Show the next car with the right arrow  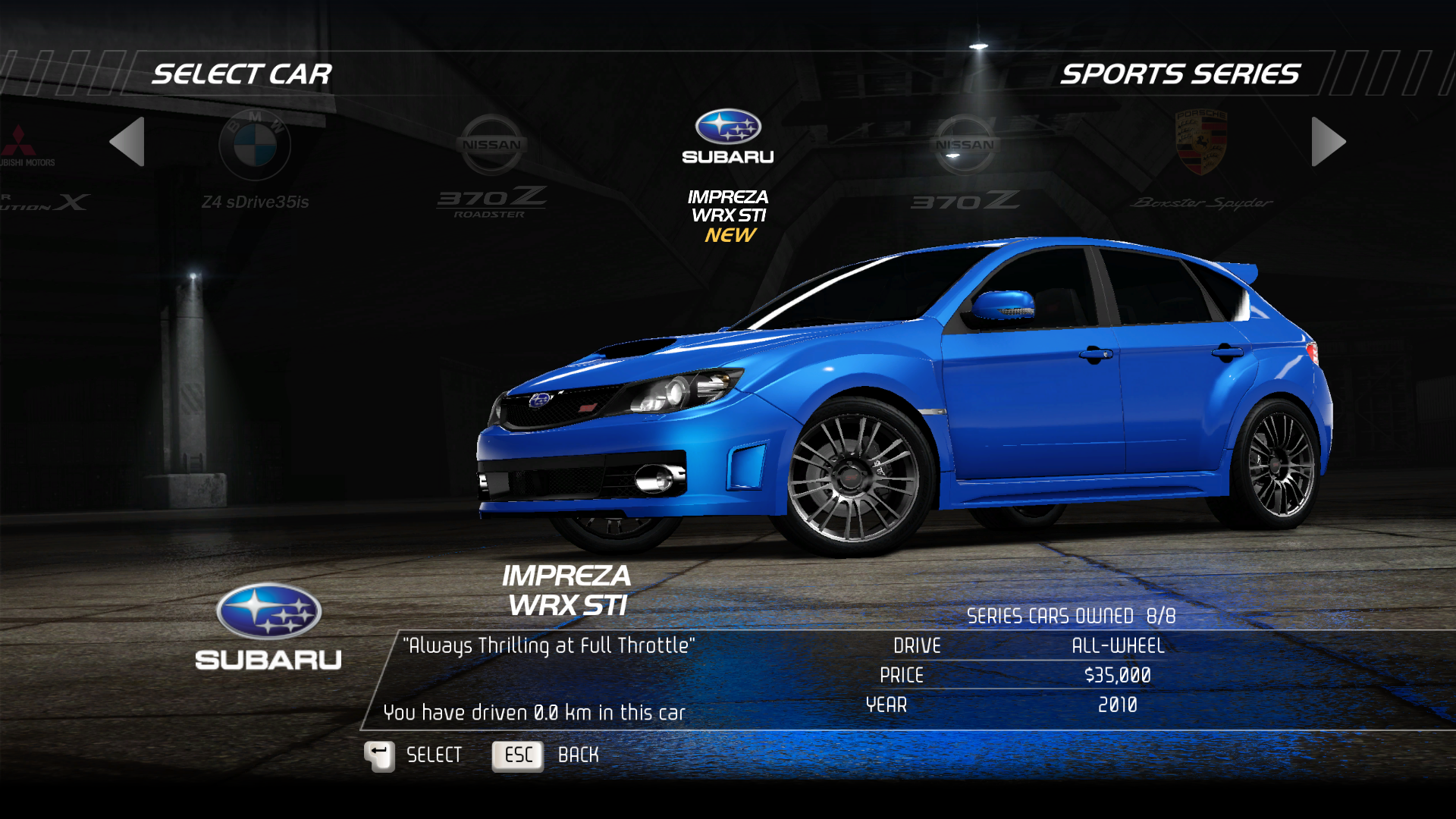[1328, 142]
